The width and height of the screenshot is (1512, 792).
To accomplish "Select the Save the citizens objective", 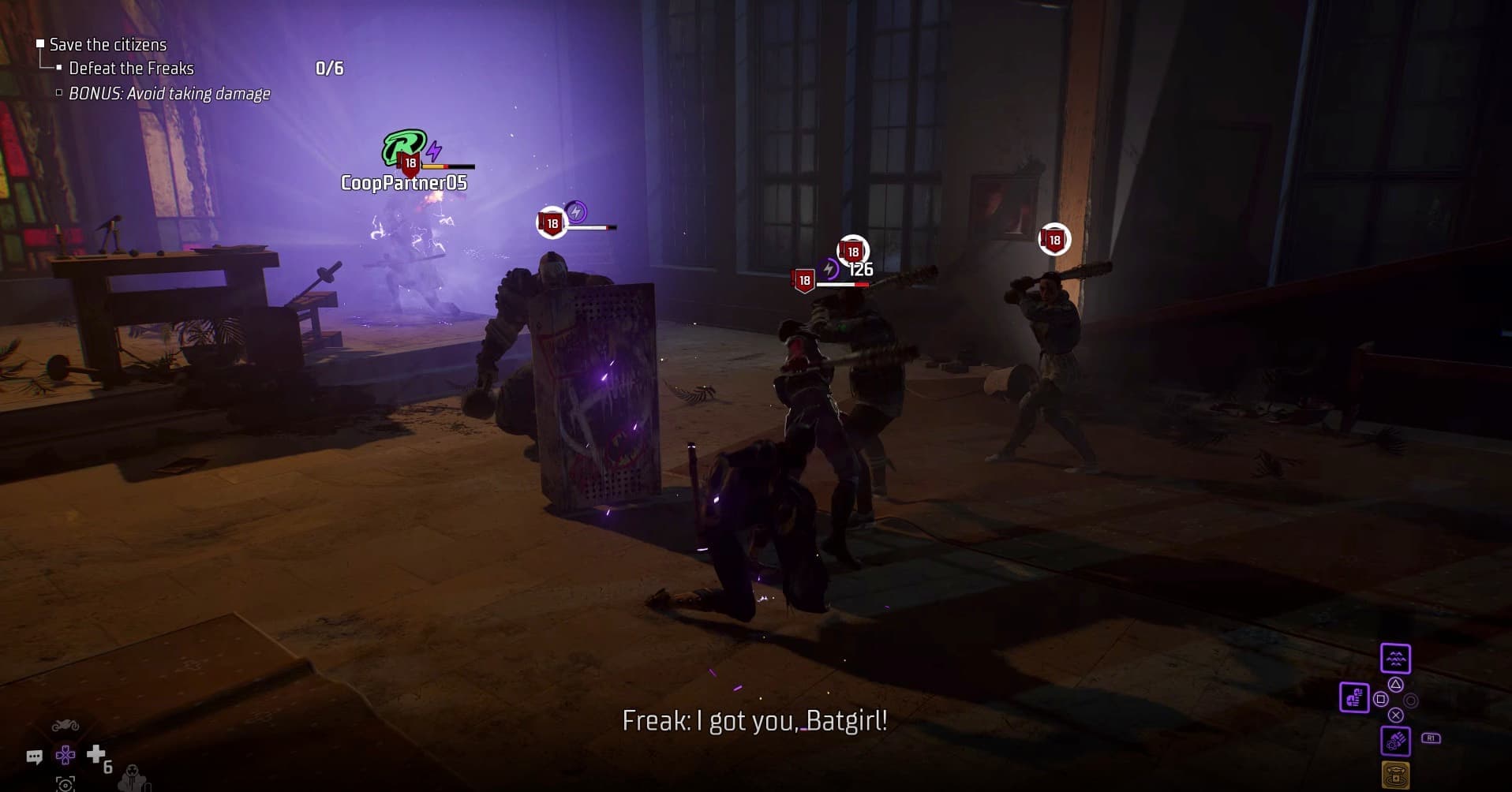I will [108, 45].
